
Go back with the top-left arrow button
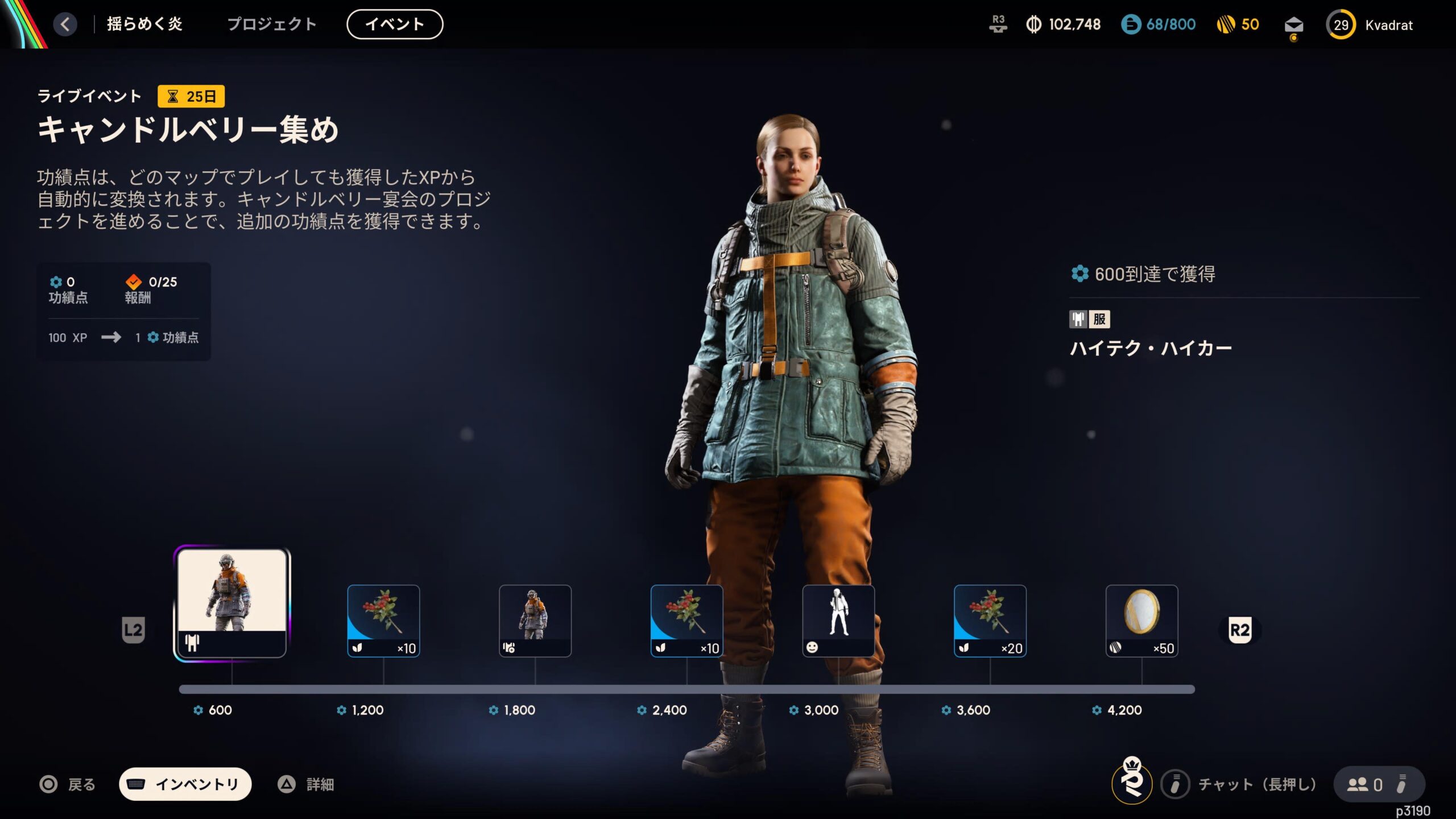(65, 24)
